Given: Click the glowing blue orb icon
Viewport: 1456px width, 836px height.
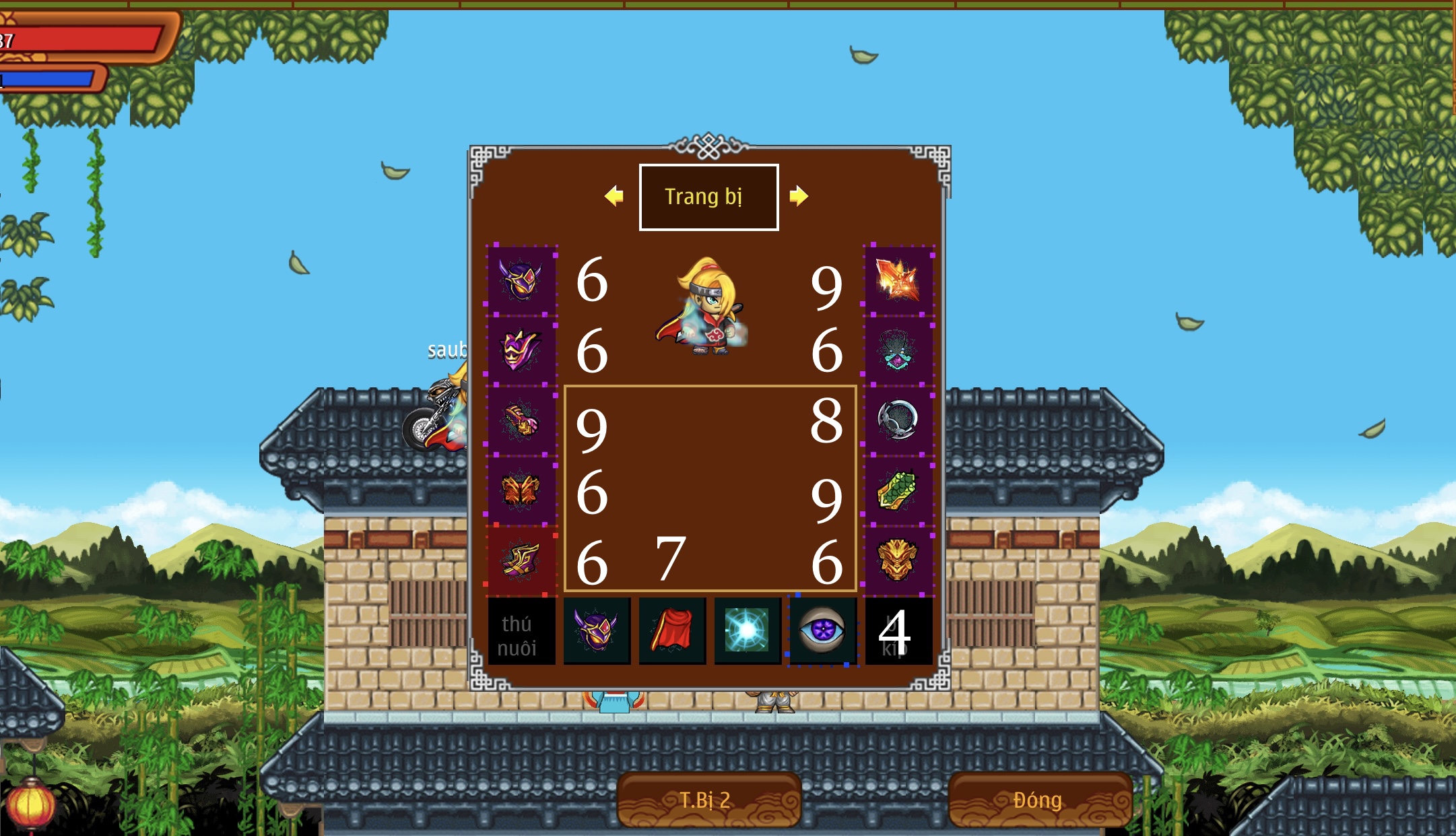Looking at the screenshot, I should [747, 632].
